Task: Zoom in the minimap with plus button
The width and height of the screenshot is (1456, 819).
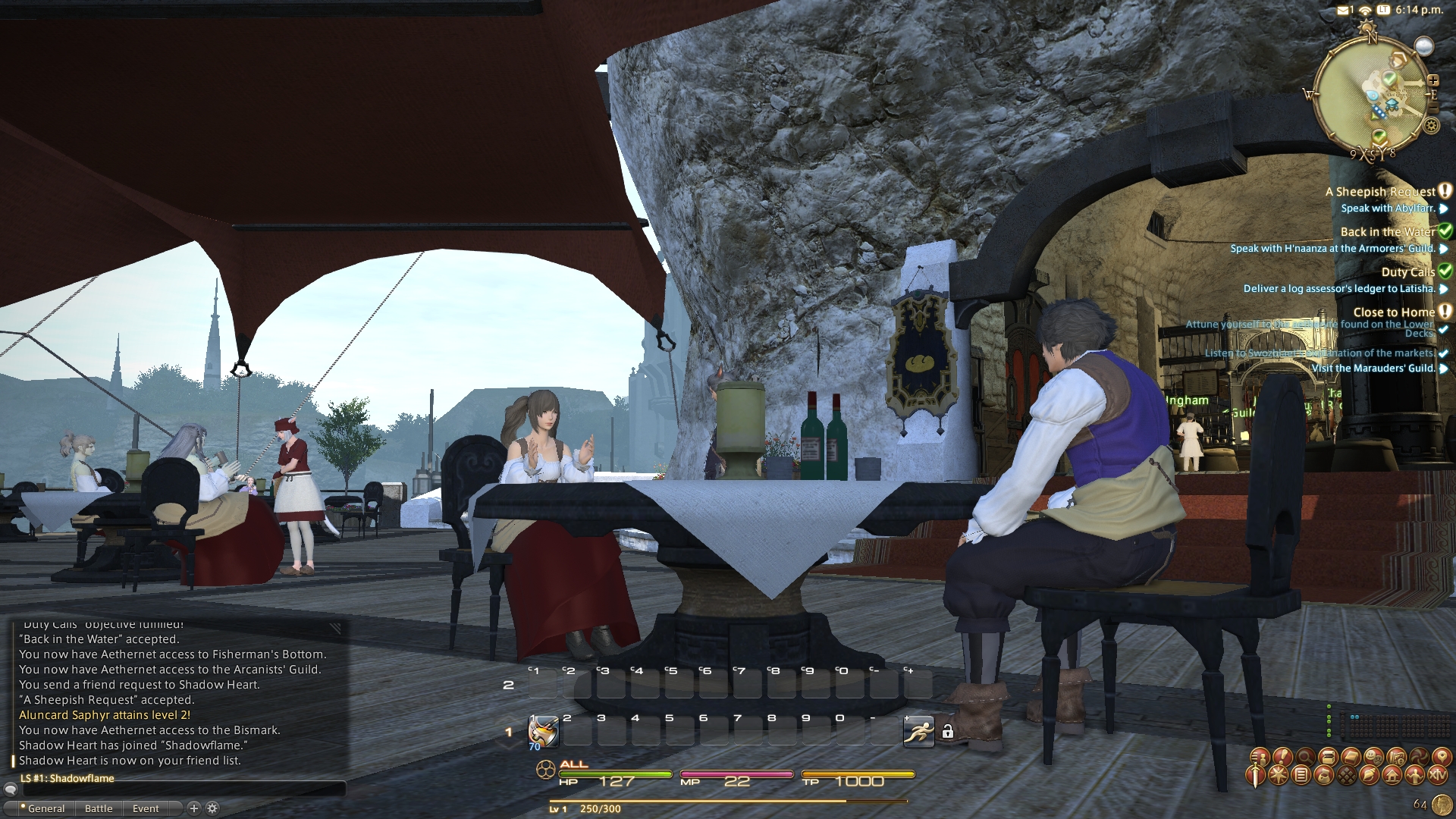Action: (1433, 80)
